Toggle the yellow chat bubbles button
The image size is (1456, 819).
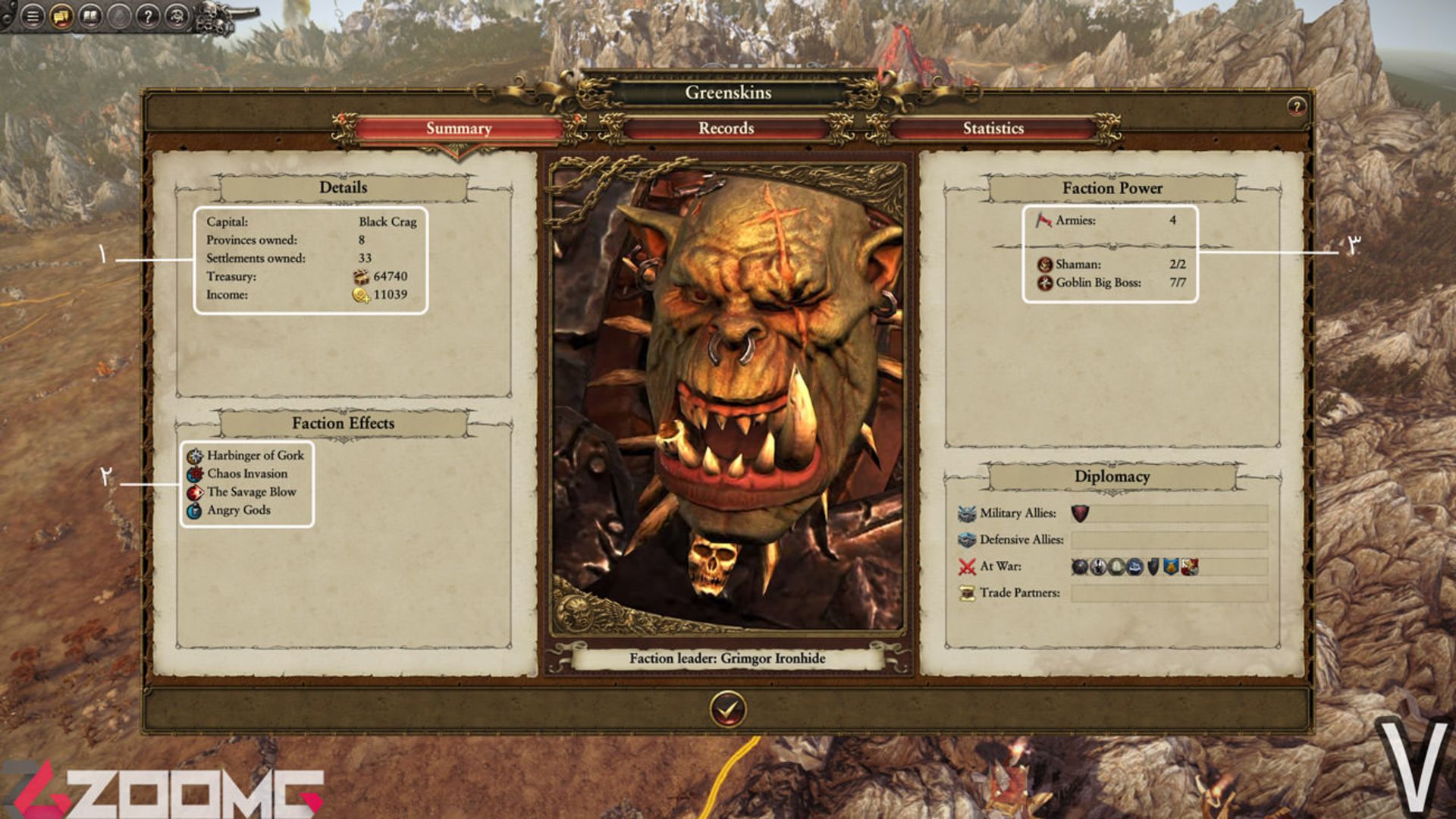click(x=61, y=16)
